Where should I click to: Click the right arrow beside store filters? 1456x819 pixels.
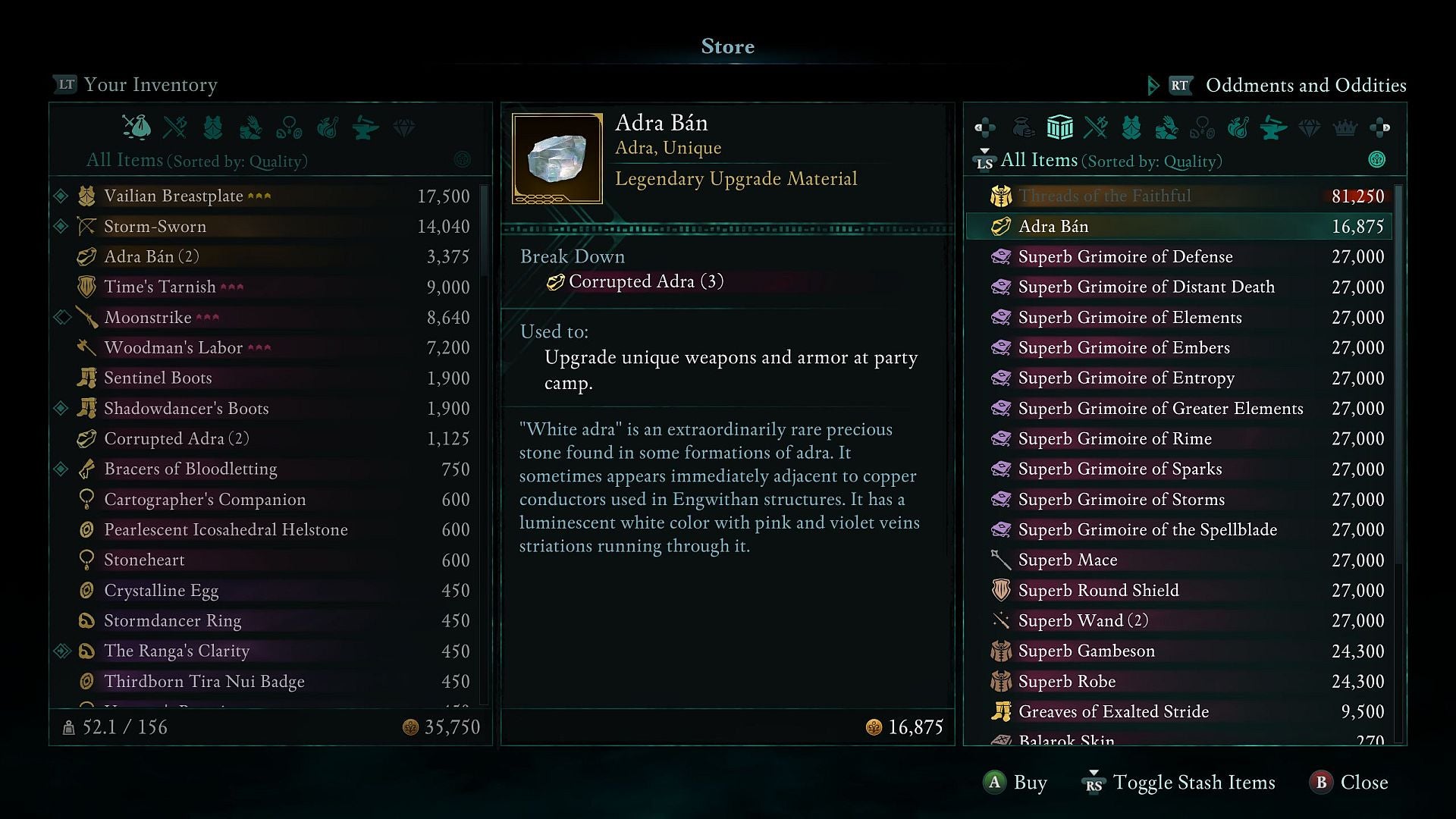(x=1382, y=127)
